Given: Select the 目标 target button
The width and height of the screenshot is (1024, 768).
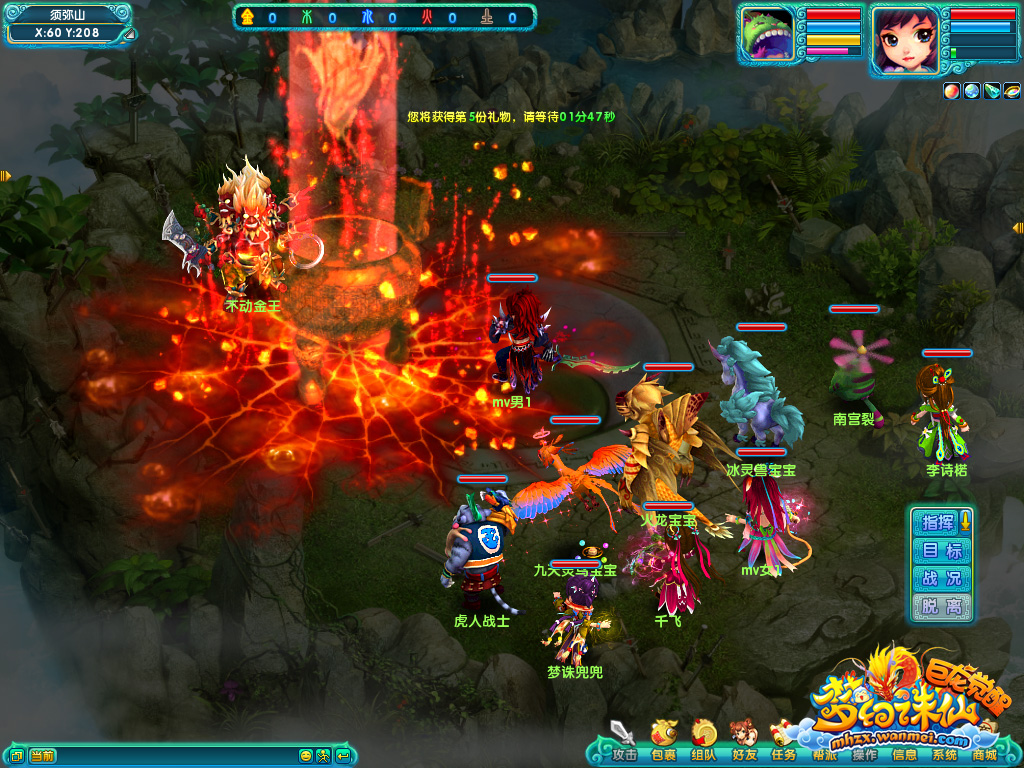Looking at the screenshot, I should (941, 550).
